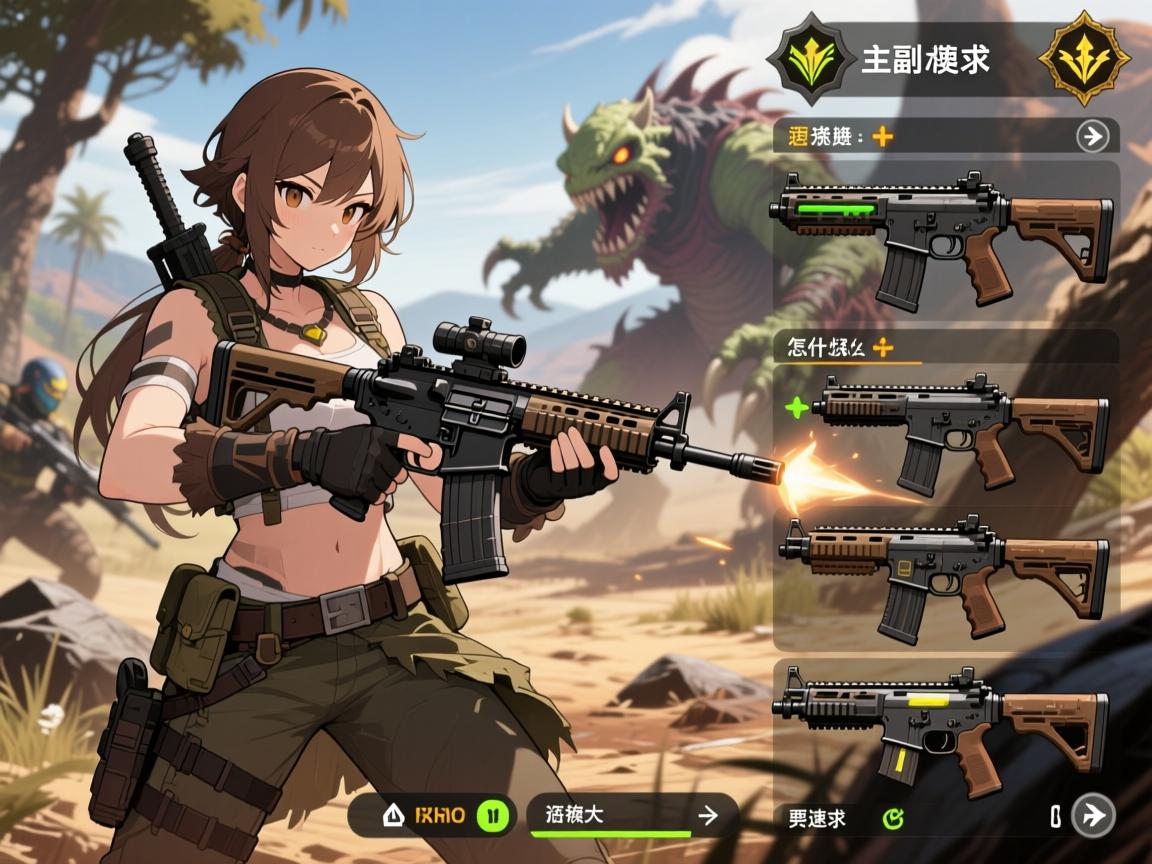
Task: Click the round grey arrow button at bottom right
Action: [1092, 816]
